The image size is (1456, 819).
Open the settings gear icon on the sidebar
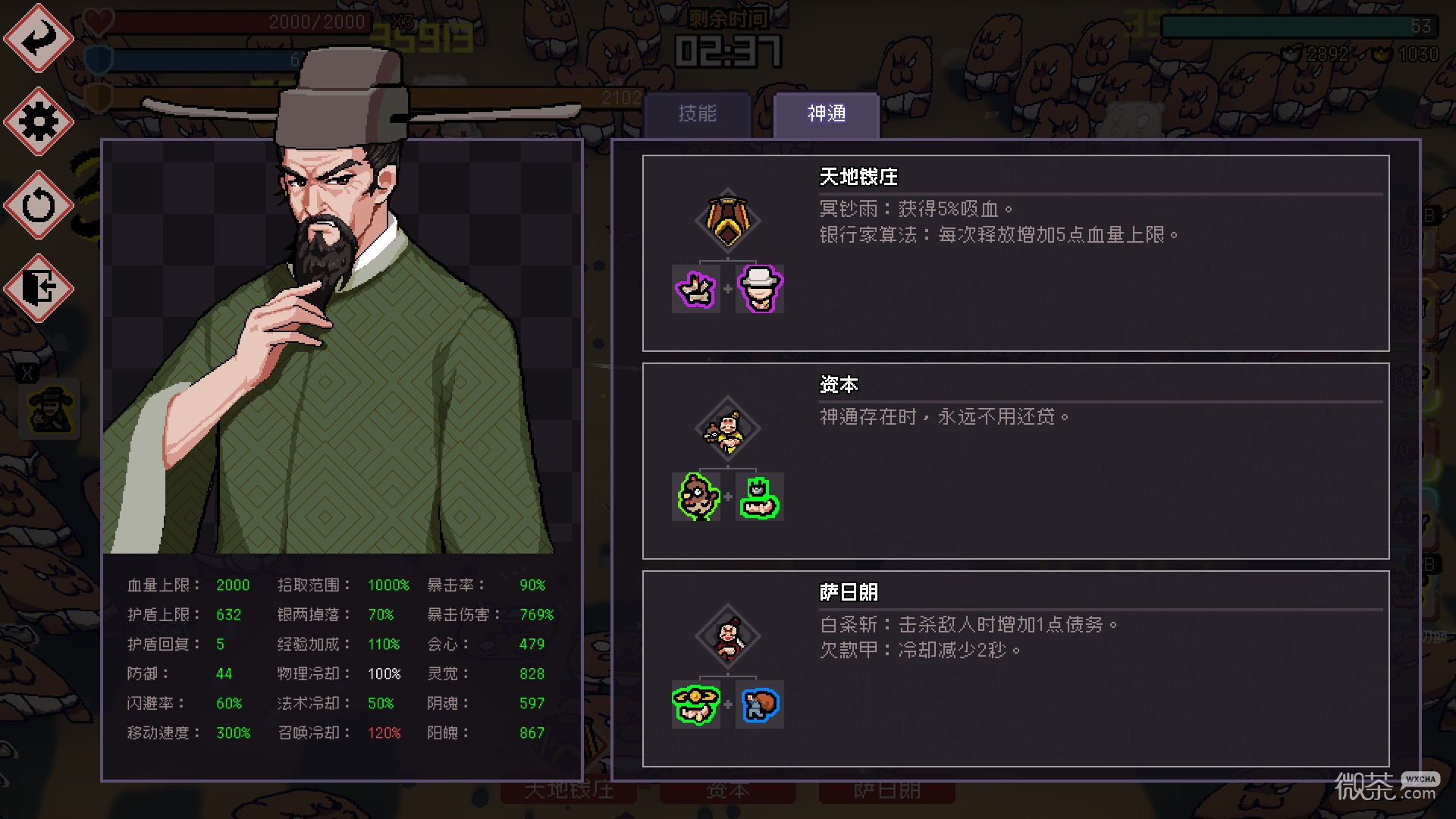pos(38,121)
